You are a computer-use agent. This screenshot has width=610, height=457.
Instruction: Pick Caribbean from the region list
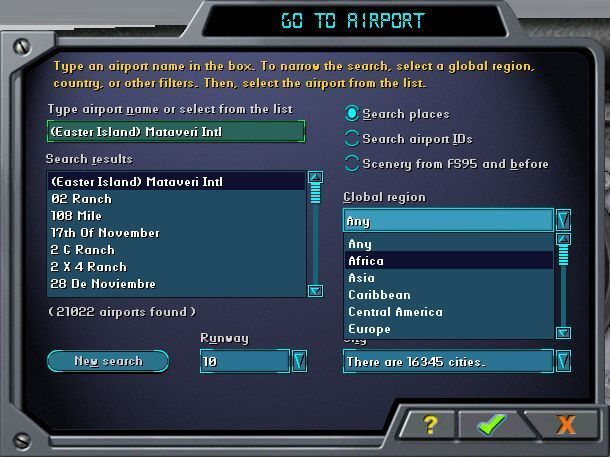[379, 295]
